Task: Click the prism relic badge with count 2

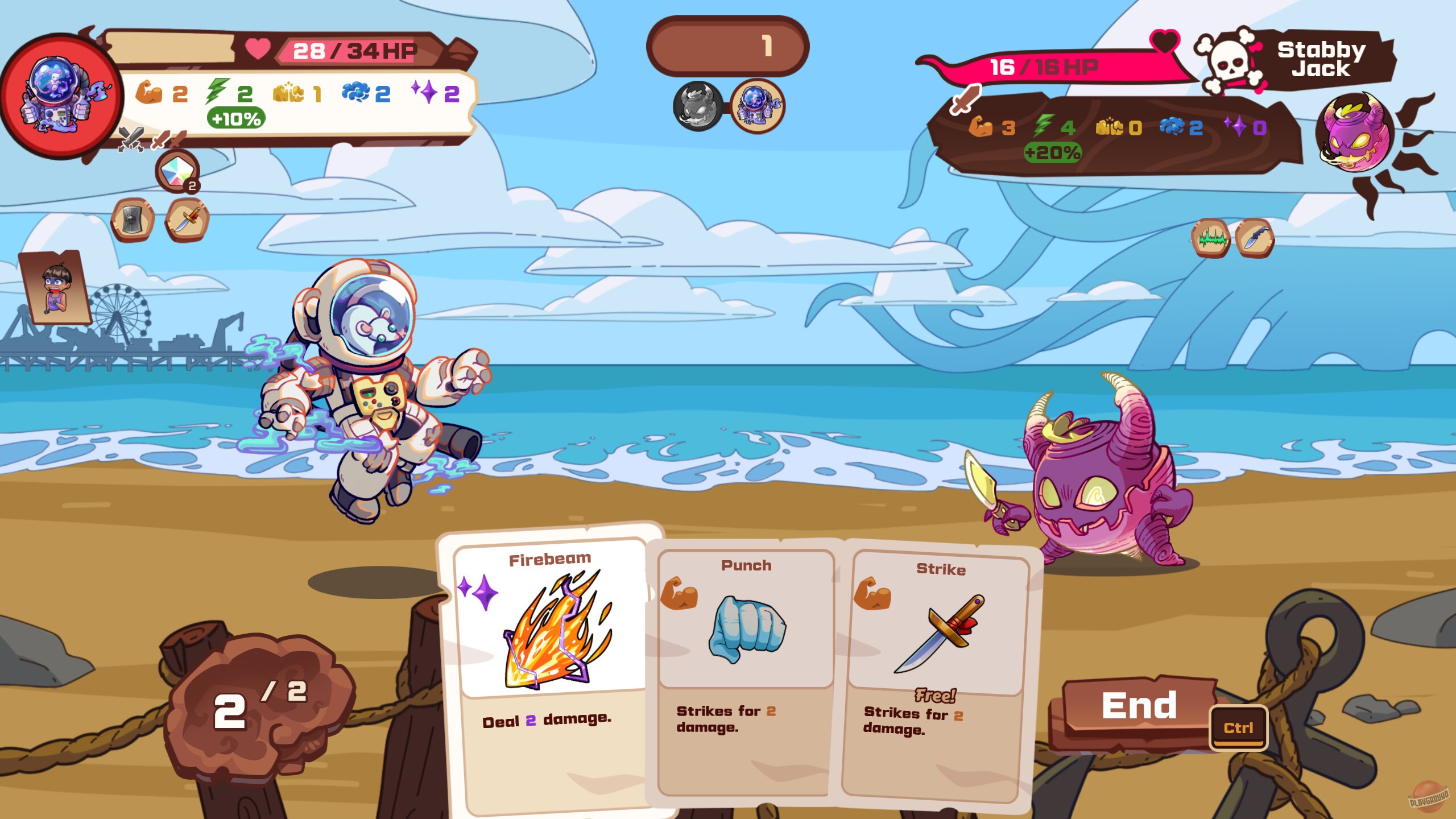Action: 177,171
